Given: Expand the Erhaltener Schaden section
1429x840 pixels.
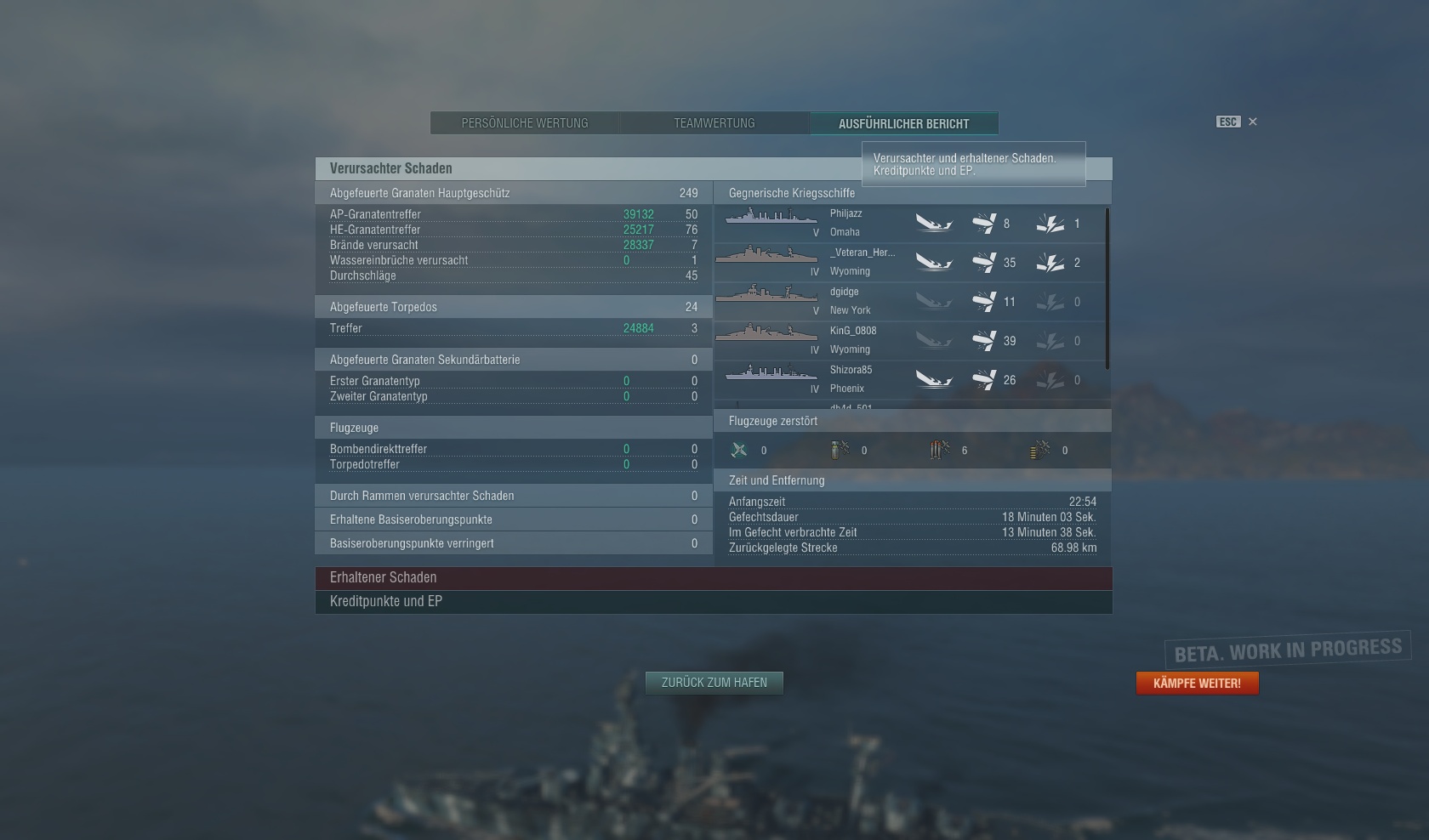Looking at the screenshot, I should click(713, 578).
